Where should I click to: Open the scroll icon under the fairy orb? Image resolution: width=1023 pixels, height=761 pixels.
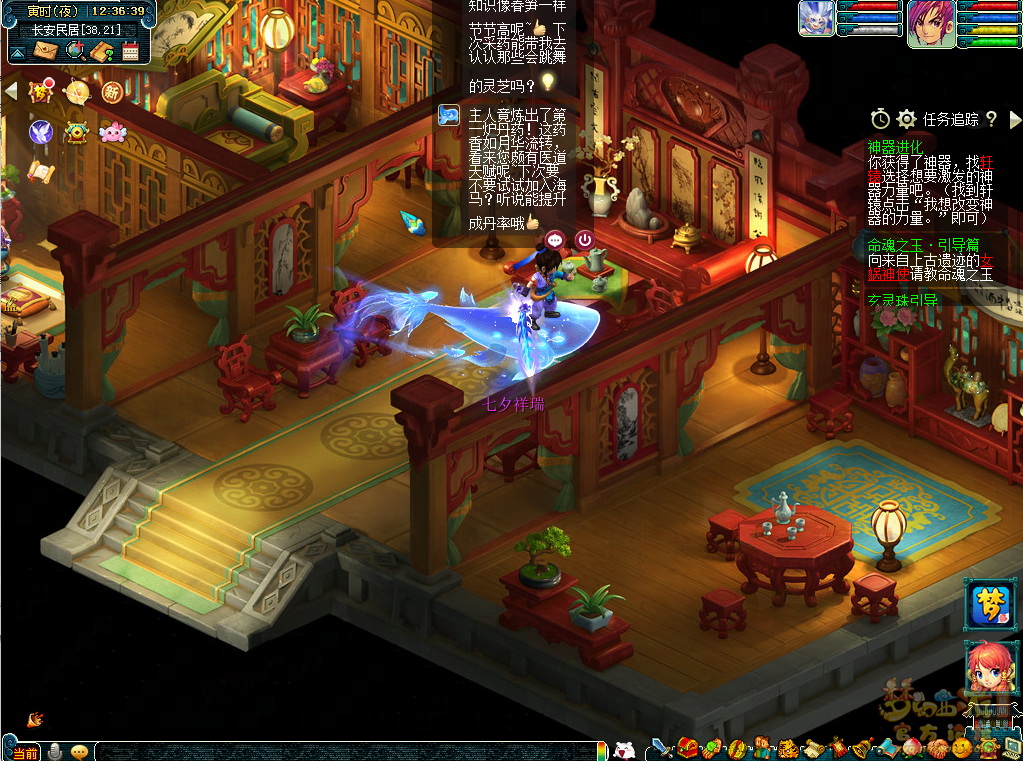click(x=39, y=170)
